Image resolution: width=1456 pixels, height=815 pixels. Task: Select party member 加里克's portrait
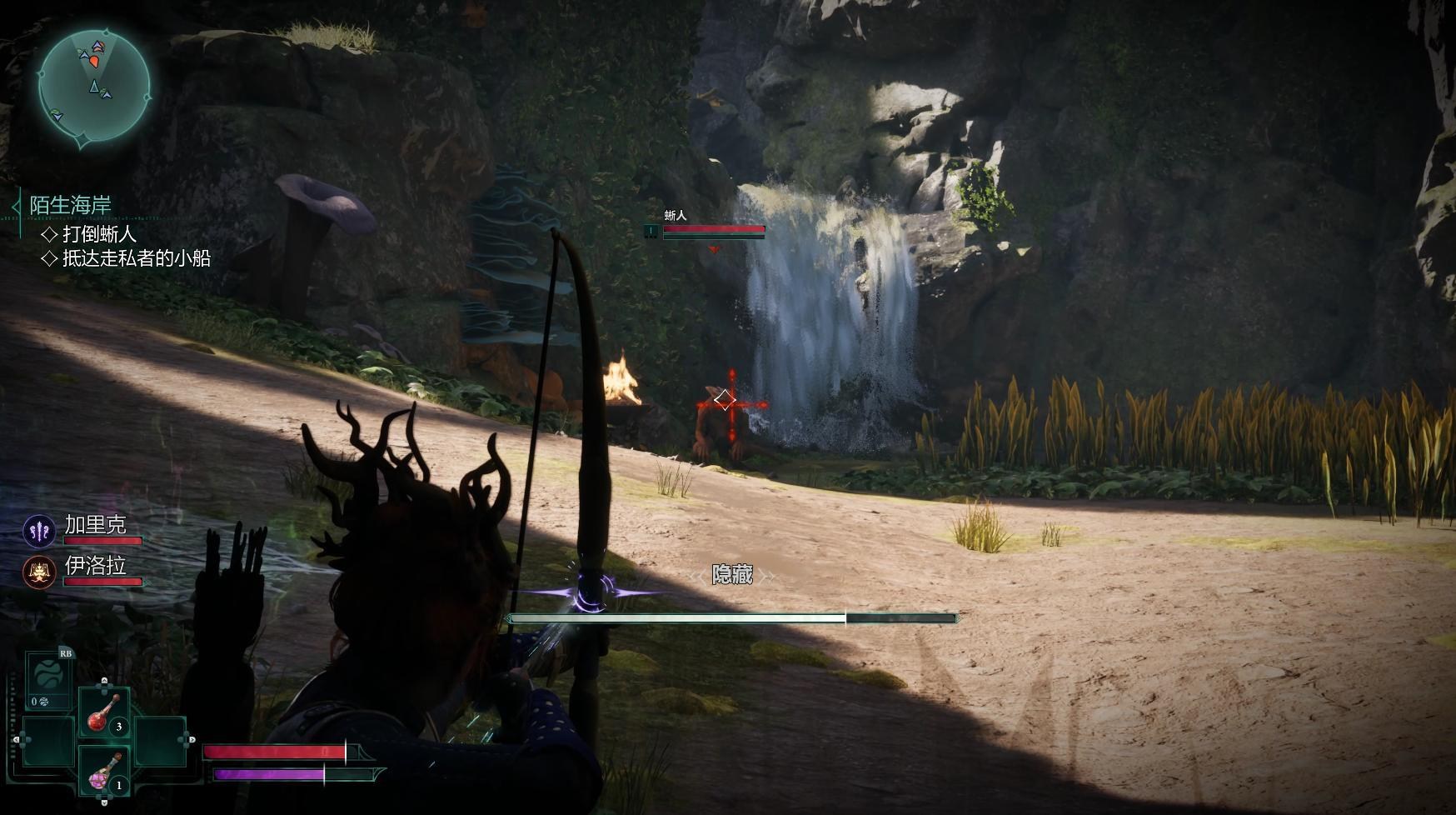(39, 531)
